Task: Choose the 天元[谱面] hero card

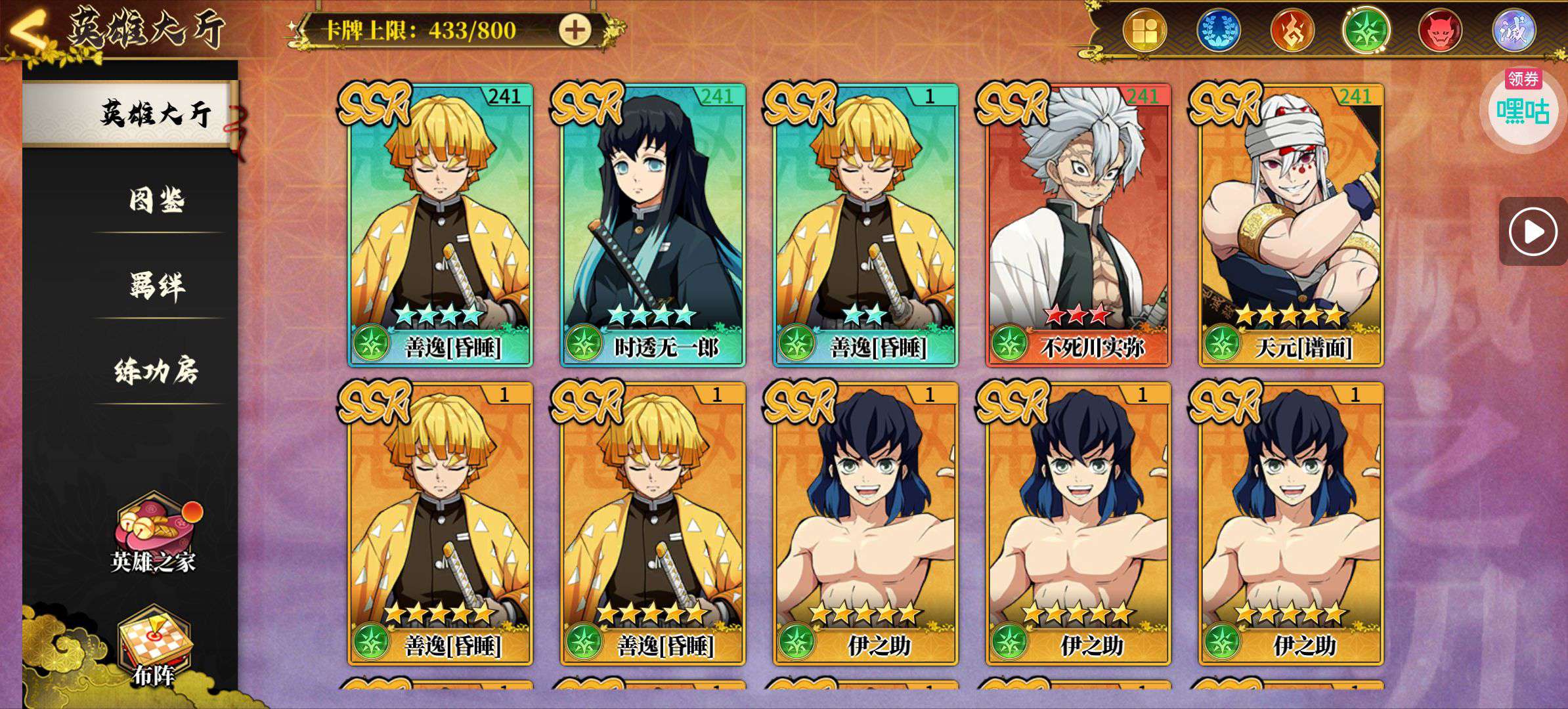Action: click(1291, 225)
